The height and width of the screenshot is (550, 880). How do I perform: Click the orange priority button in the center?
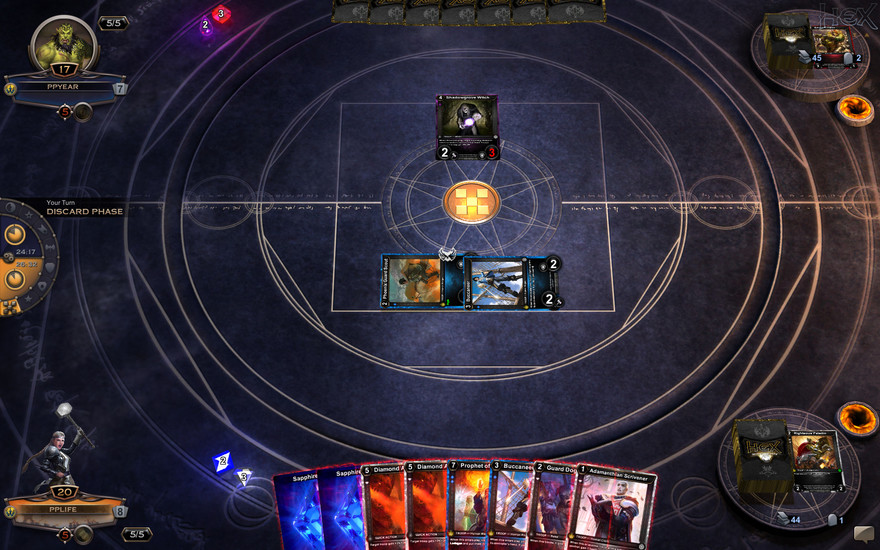pyautogui.click(x=469, y=201)
